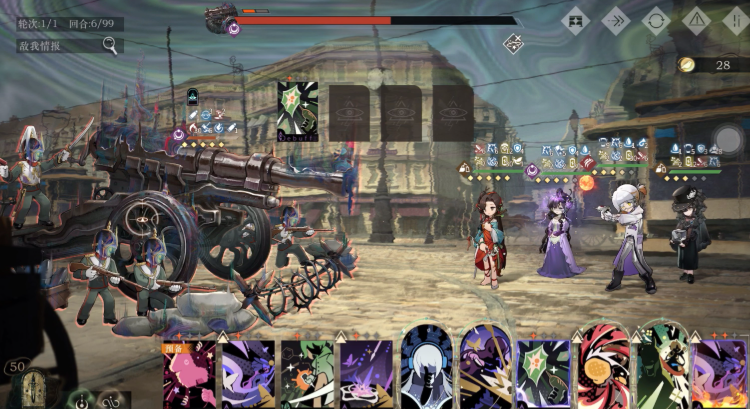Click the double-arrow speed-up button
This screenshot has height=409, width=750.
click(615, 20)
